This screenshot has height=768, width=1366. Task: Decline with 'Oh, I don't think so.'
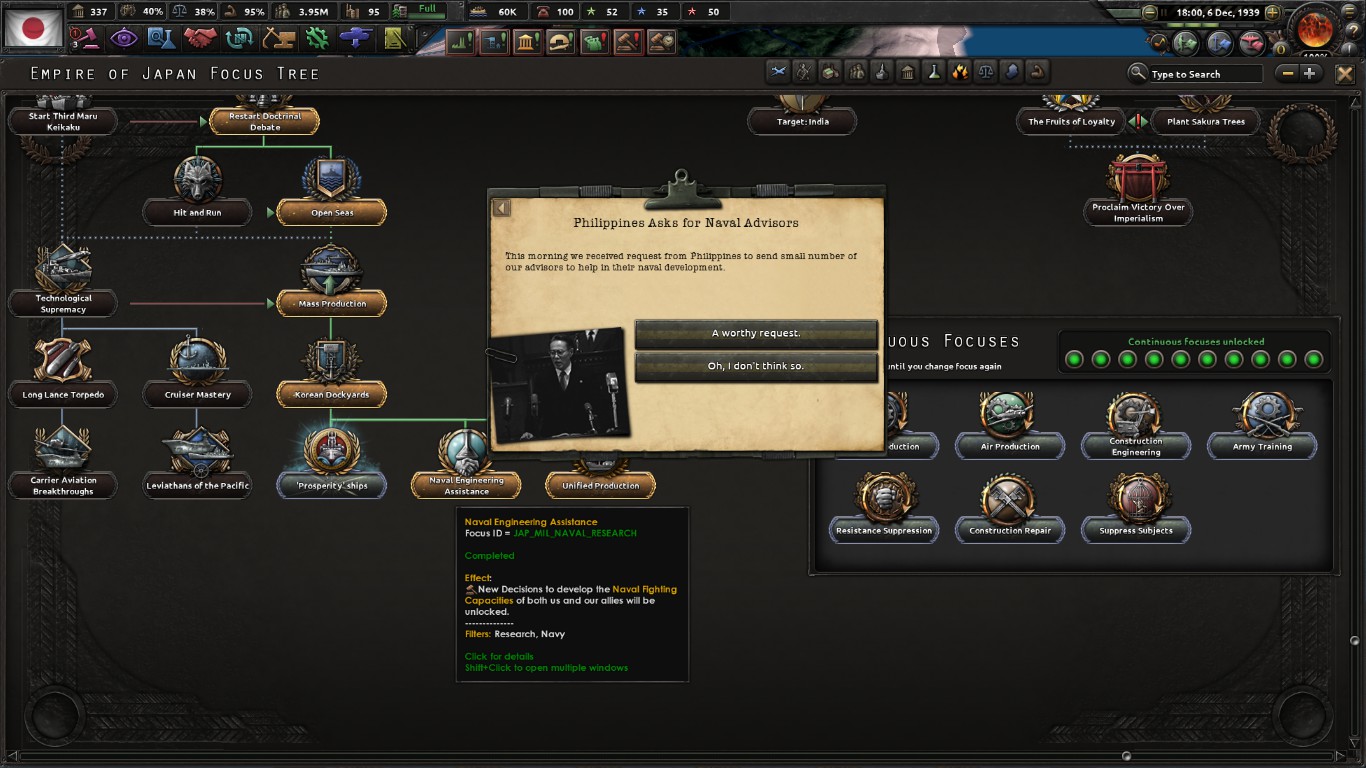(x=755, y=367)
